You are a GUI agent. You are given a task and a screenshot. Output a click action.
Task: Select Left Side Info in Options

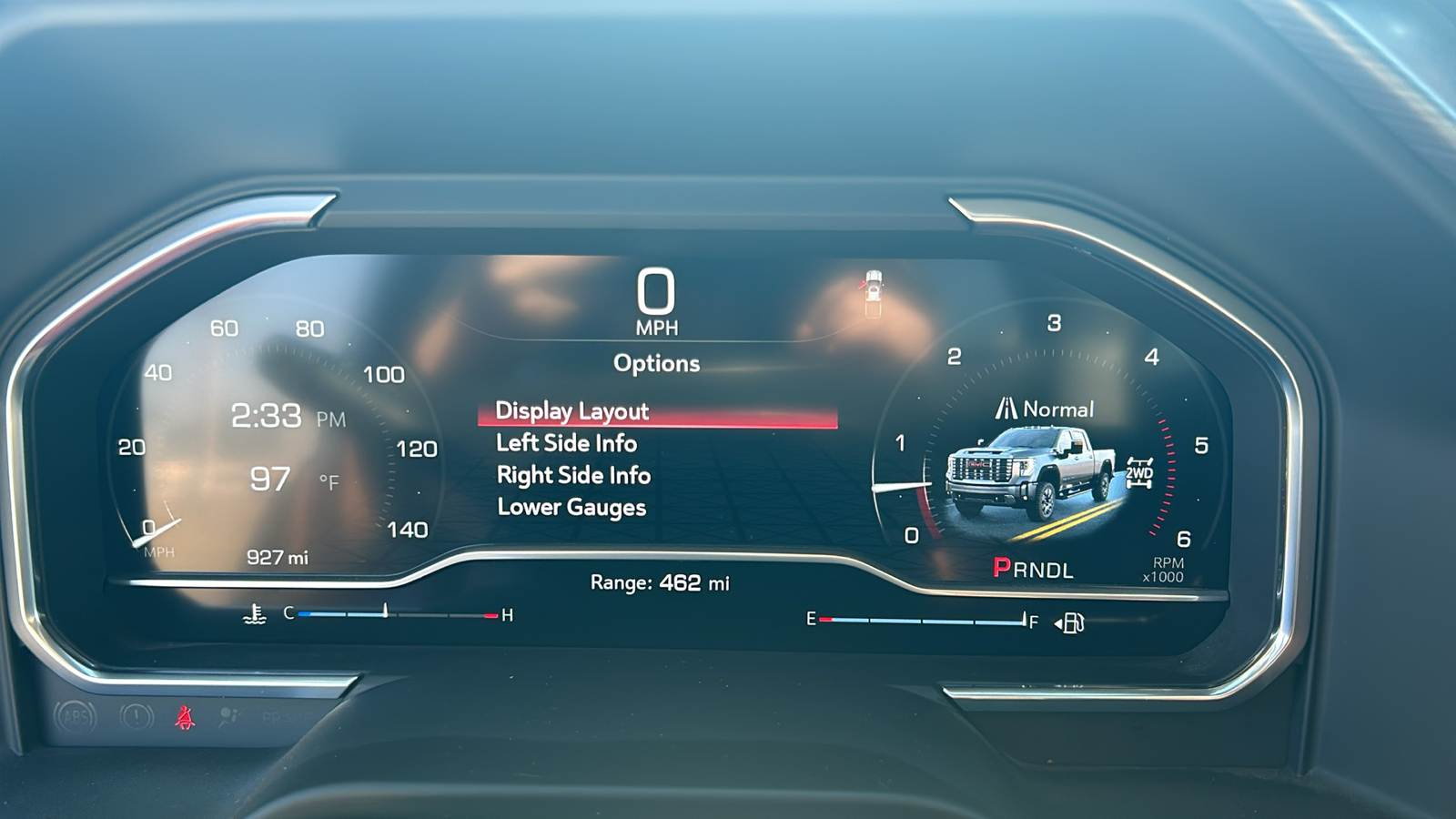[x=568, y=443]
